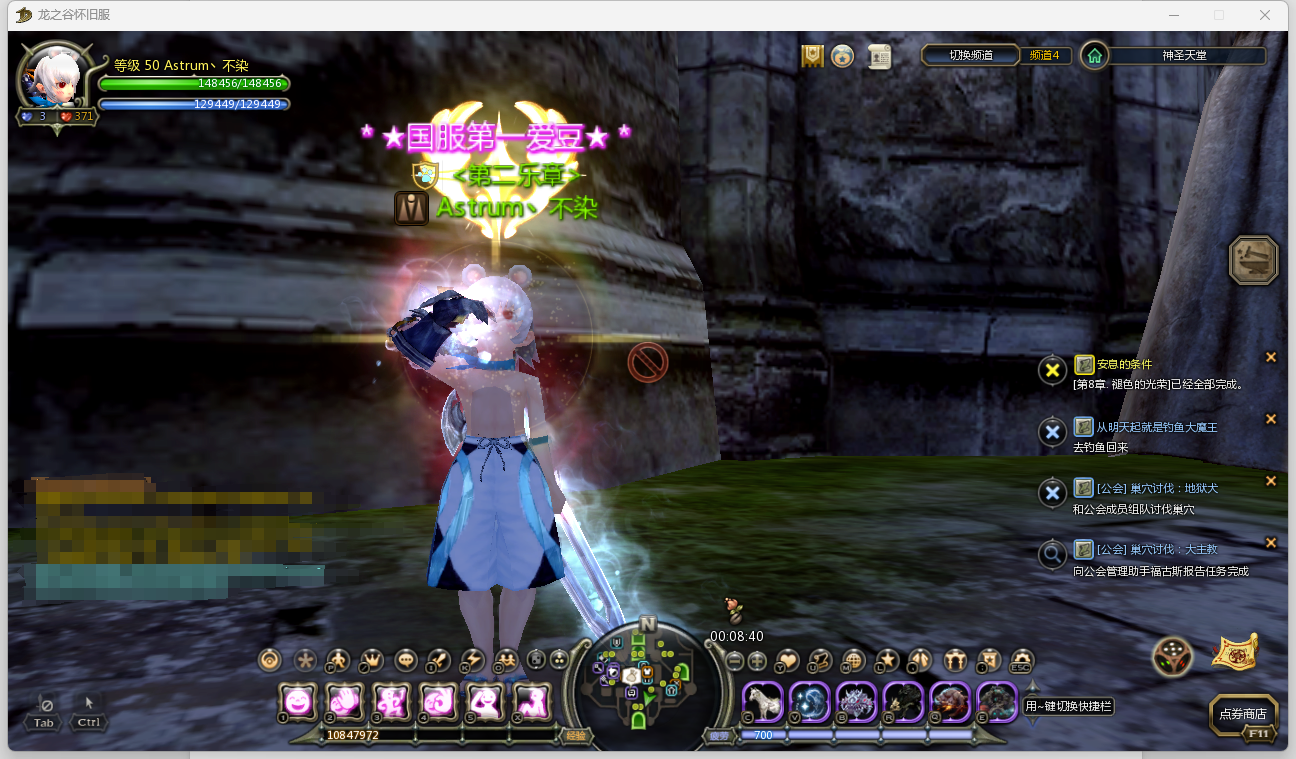The height and width of the screenshot is (759, 1296).
Task: Open the scroll document icon in top bar
Action: point(879,57)
